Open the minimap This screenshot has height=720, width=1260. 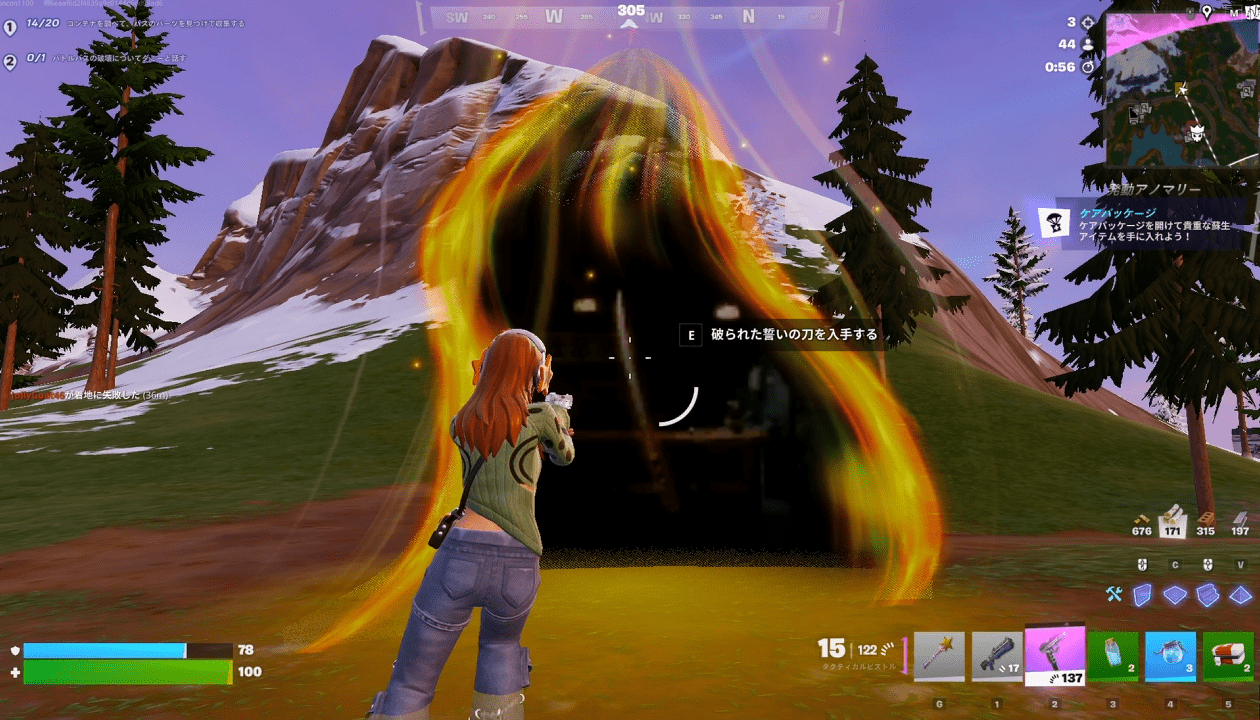coord(1180,90)
